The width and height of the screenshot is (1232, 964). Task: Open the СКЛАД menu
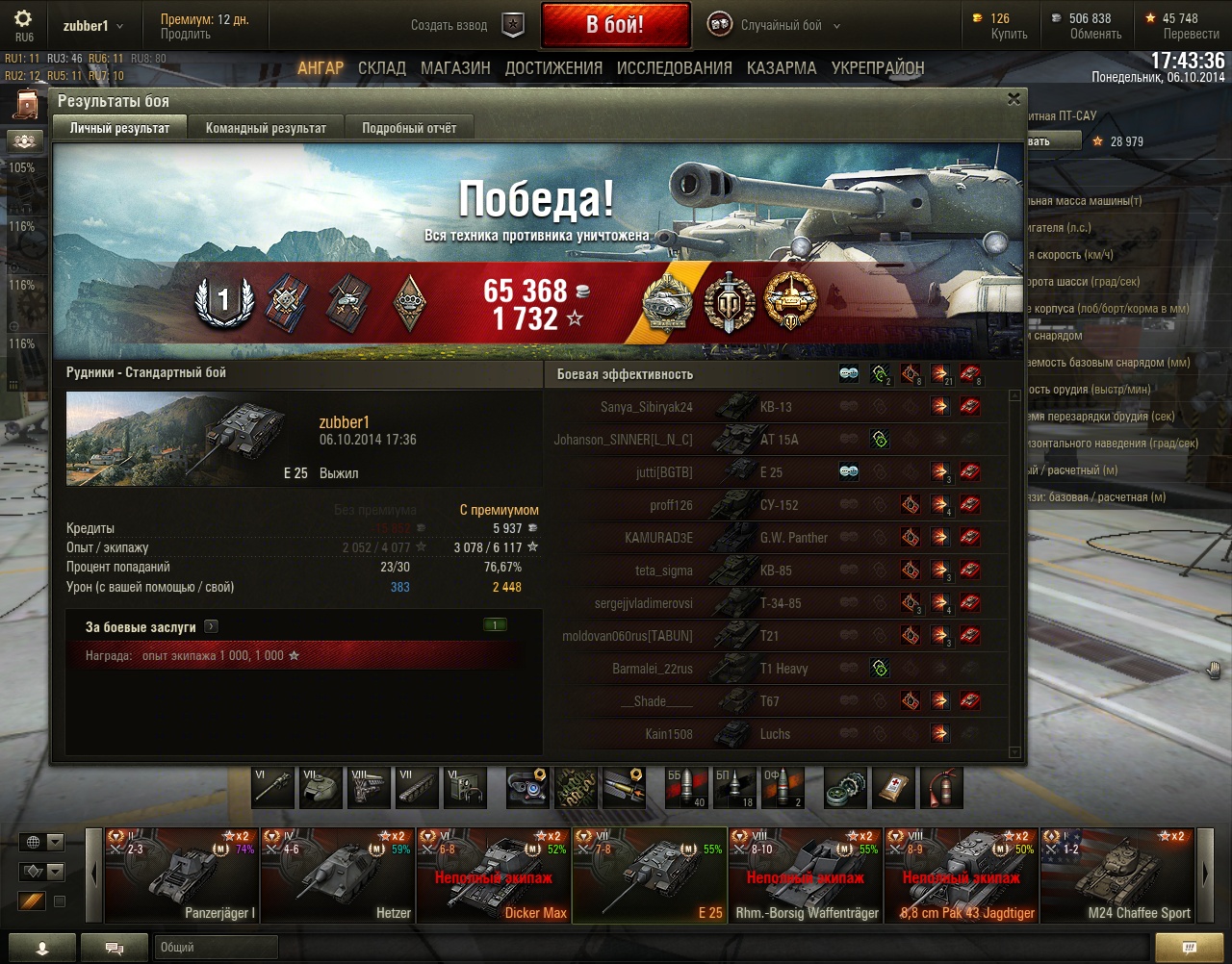coord(382,68)
